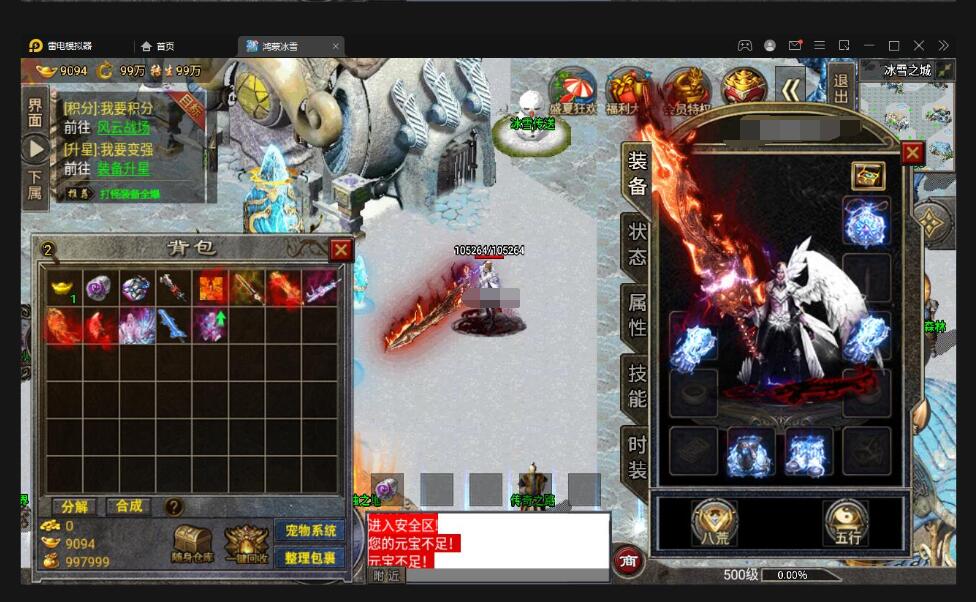Screen dimensions: 976x602
Task: Open the red 商 shop button
Action: 628,562
